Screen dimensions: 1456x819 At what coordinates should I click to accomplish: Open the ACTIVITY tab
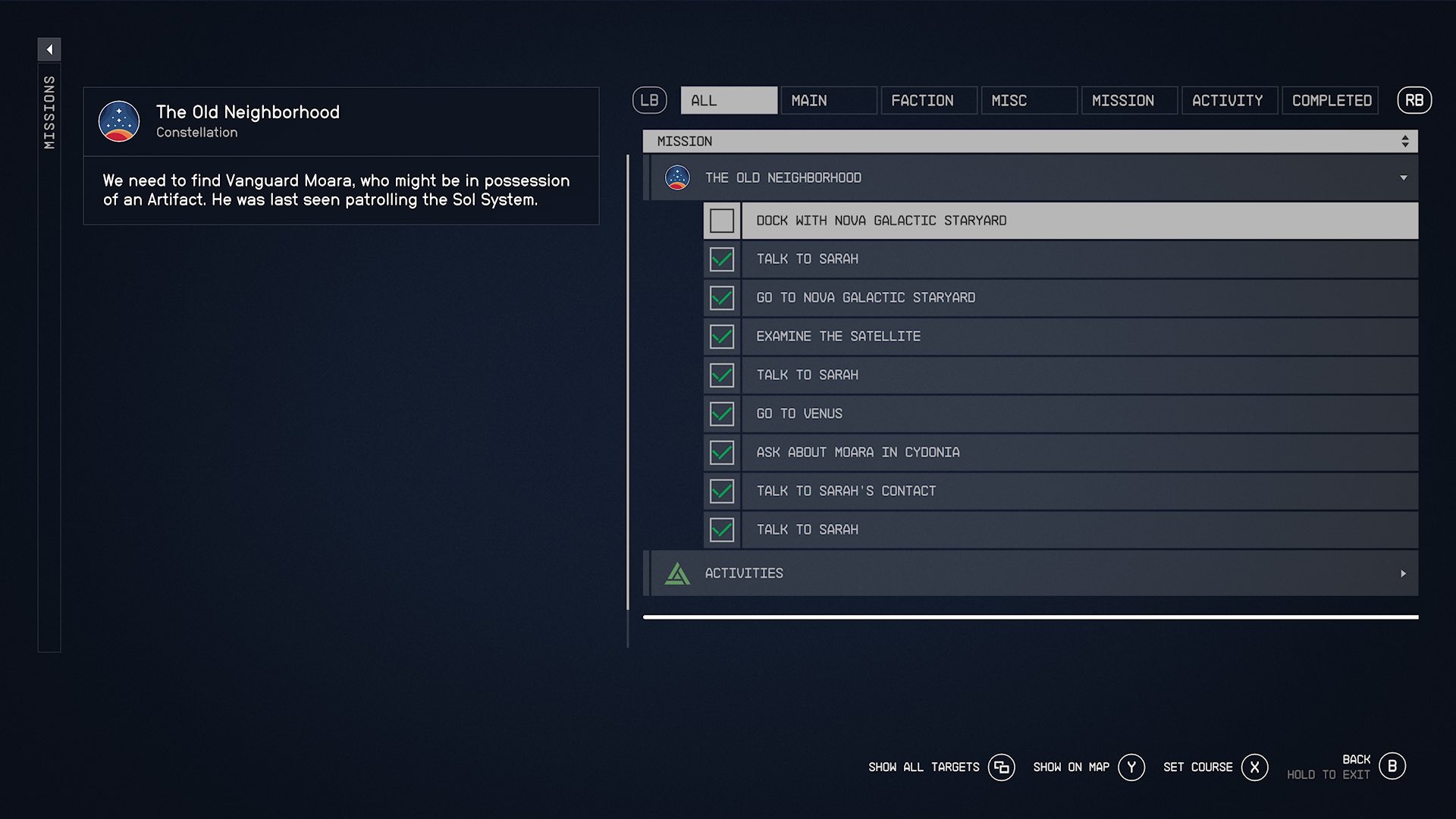1228,100
